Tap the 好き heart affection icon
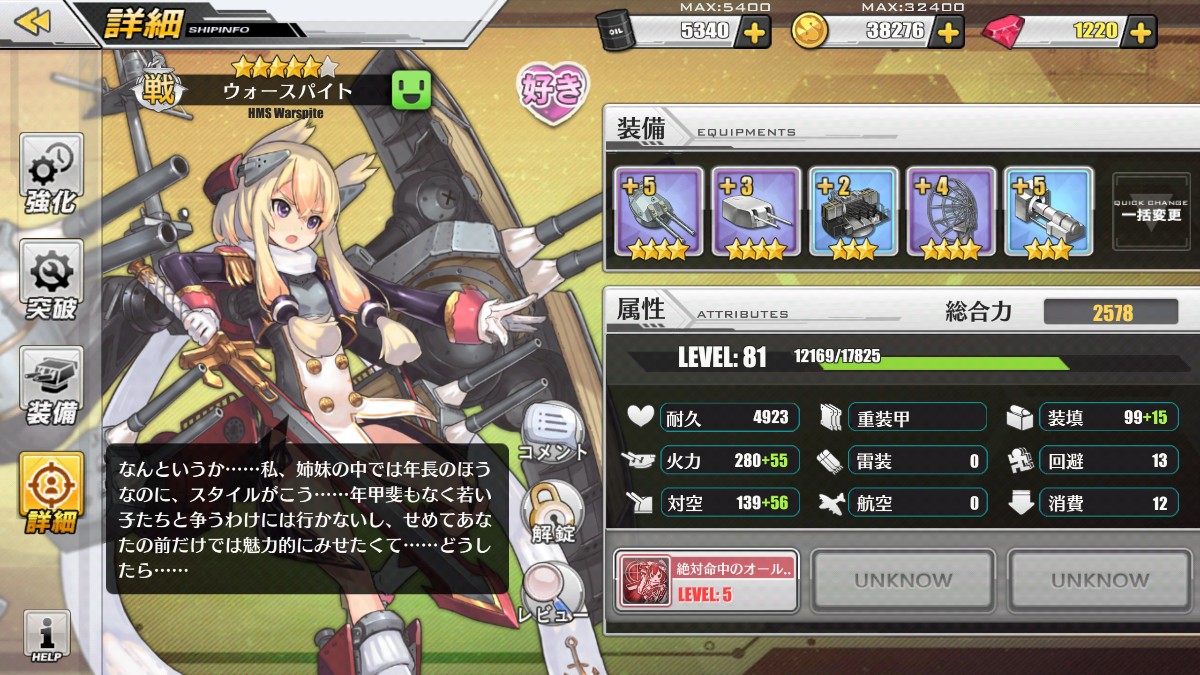This screenshot has width=1200, height=675. (x=552, y=90)
